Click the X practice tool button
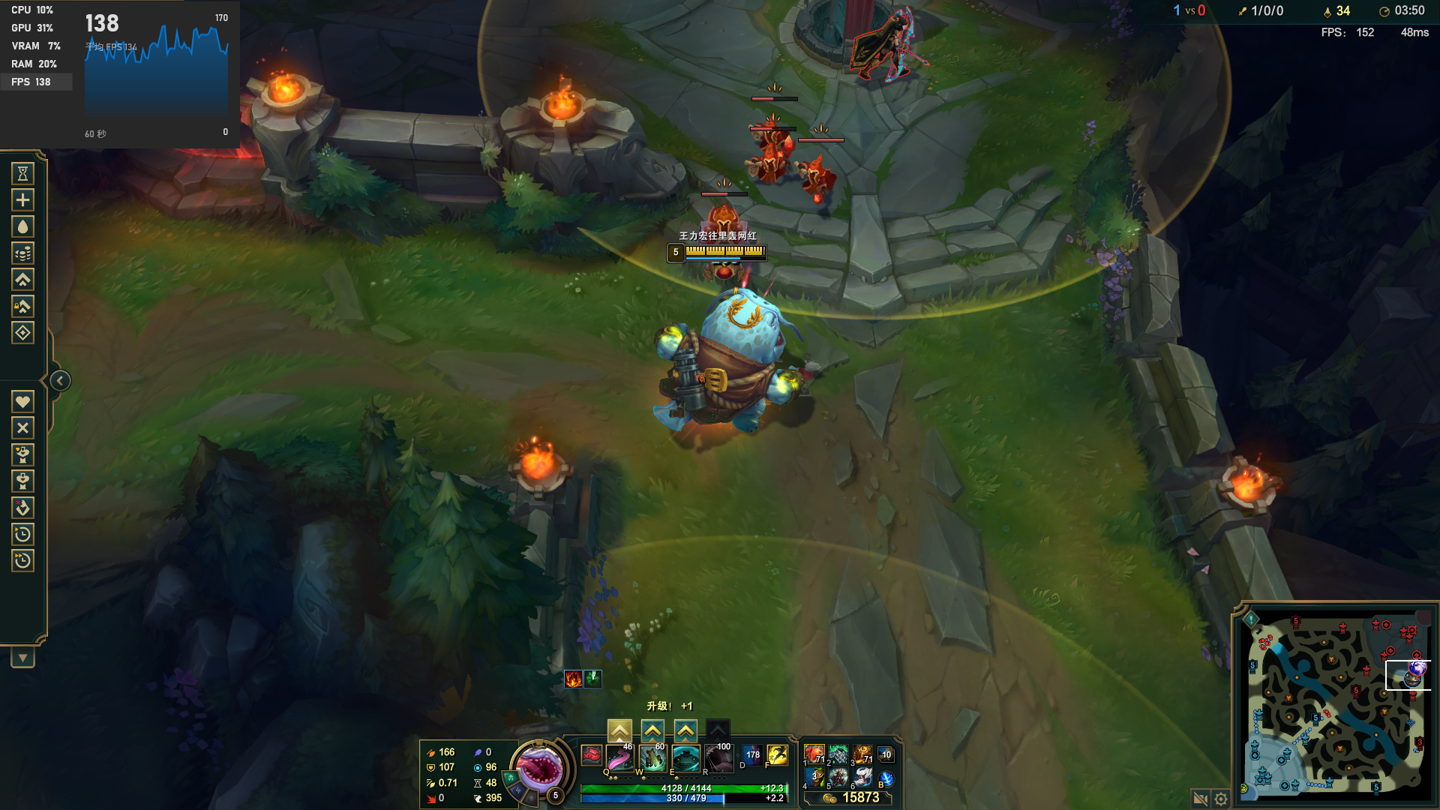1440x810 pixels. [23, 428]
